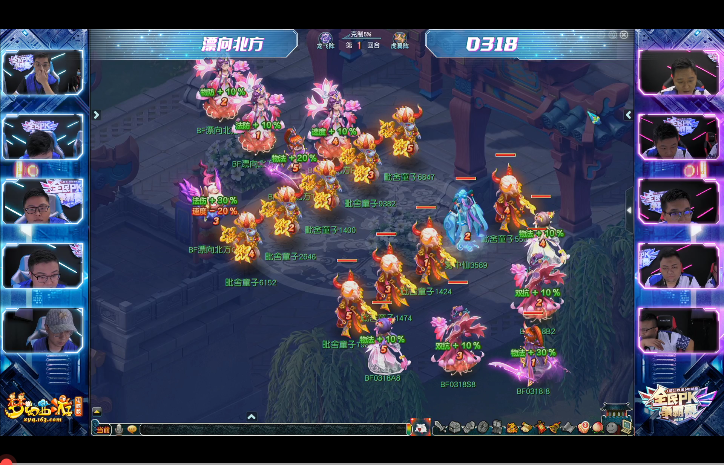Click the microphone voice icon
The height and width of the screenshot is (465, 724).
point(118,429)
